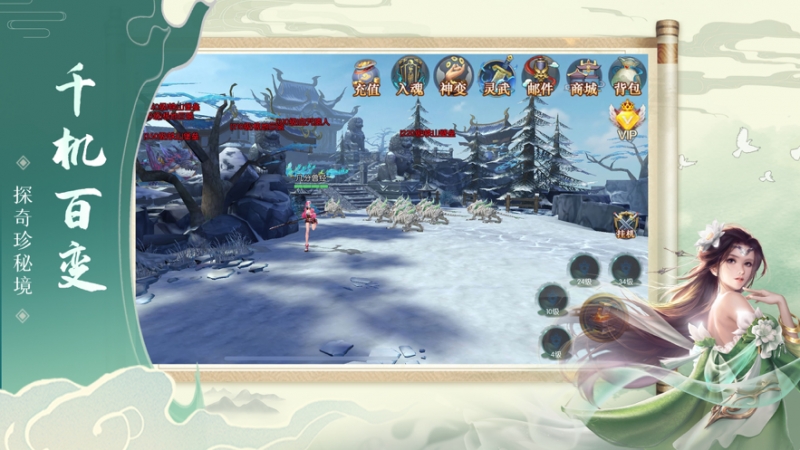Open the 入魂 soul infusion panel
The image size is (800, 450).
[x=410, y=76]
